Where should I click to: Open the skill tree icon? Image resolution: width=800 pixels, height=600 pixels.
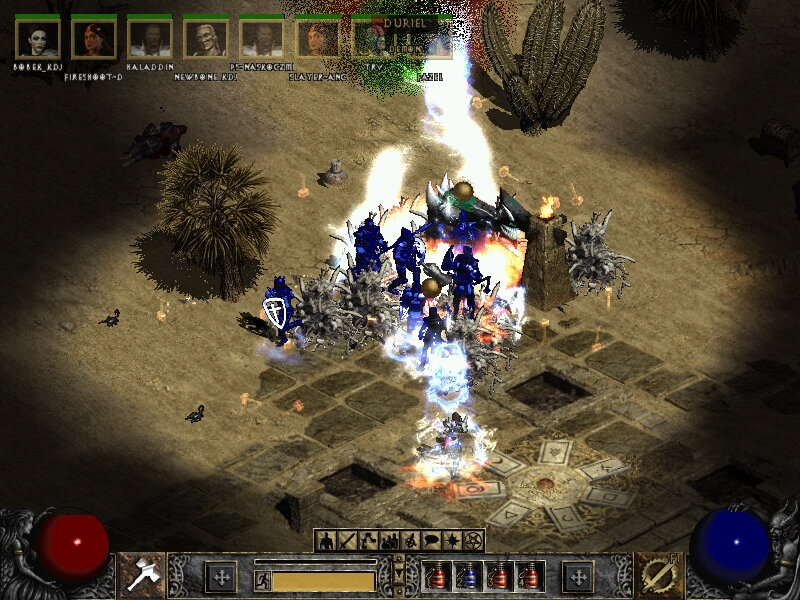coord(368,541)
